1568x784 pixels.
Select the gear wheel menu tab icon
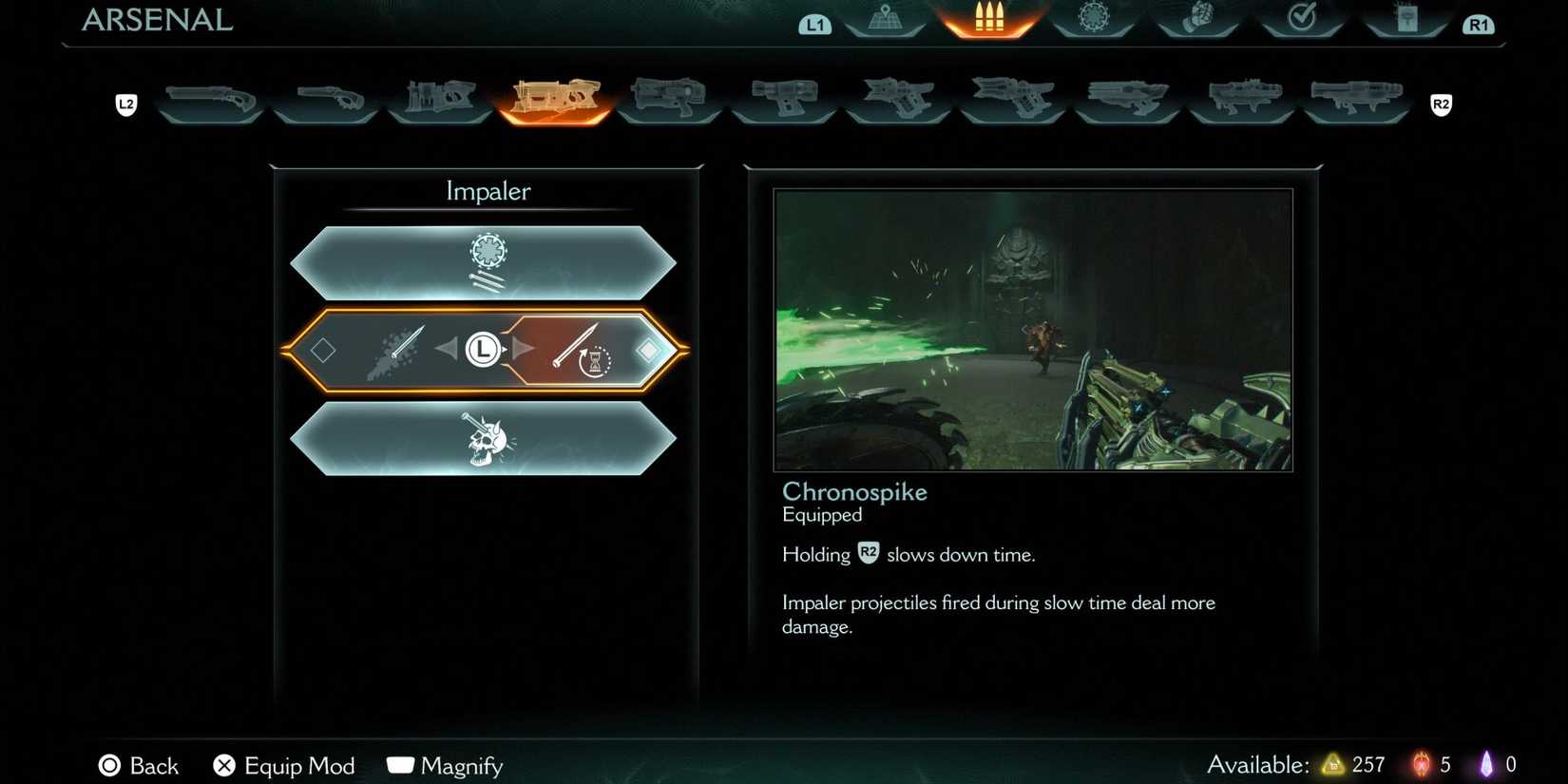click(1093, 17)
